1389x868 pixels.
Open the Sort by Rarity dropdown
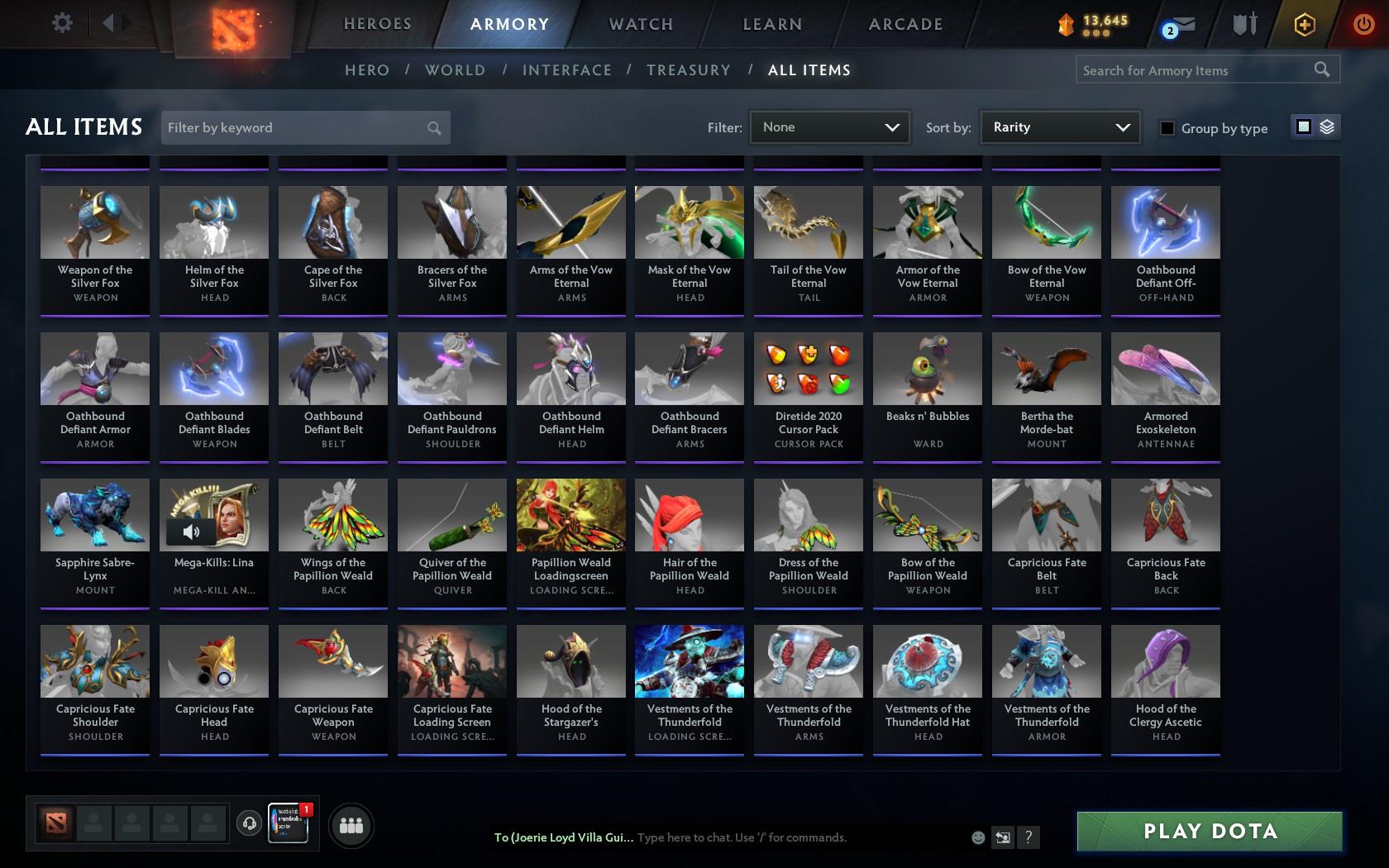pyautogui.click(x=1059, y=127)
